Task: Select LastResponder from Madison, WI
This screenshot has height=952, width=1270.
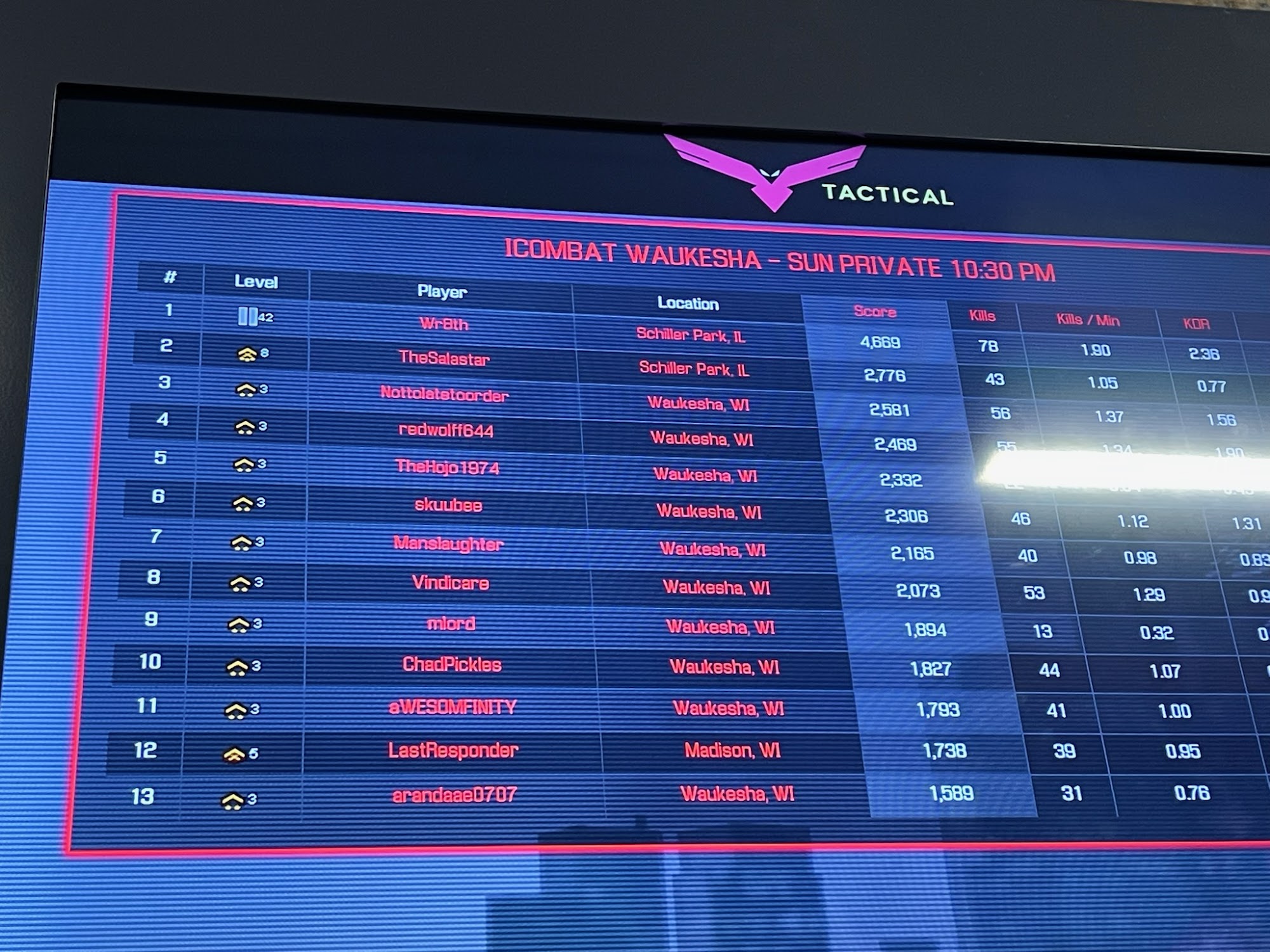Action: (x=453, y=750)
